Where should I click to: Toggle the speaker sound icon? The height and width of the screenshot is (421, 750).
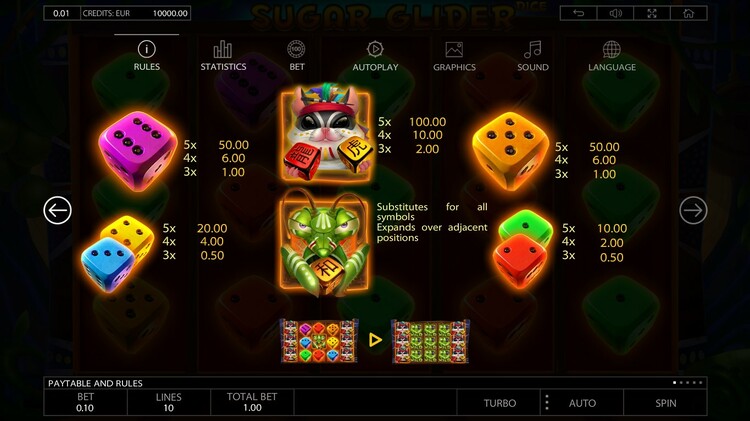(x=616, y=13)
